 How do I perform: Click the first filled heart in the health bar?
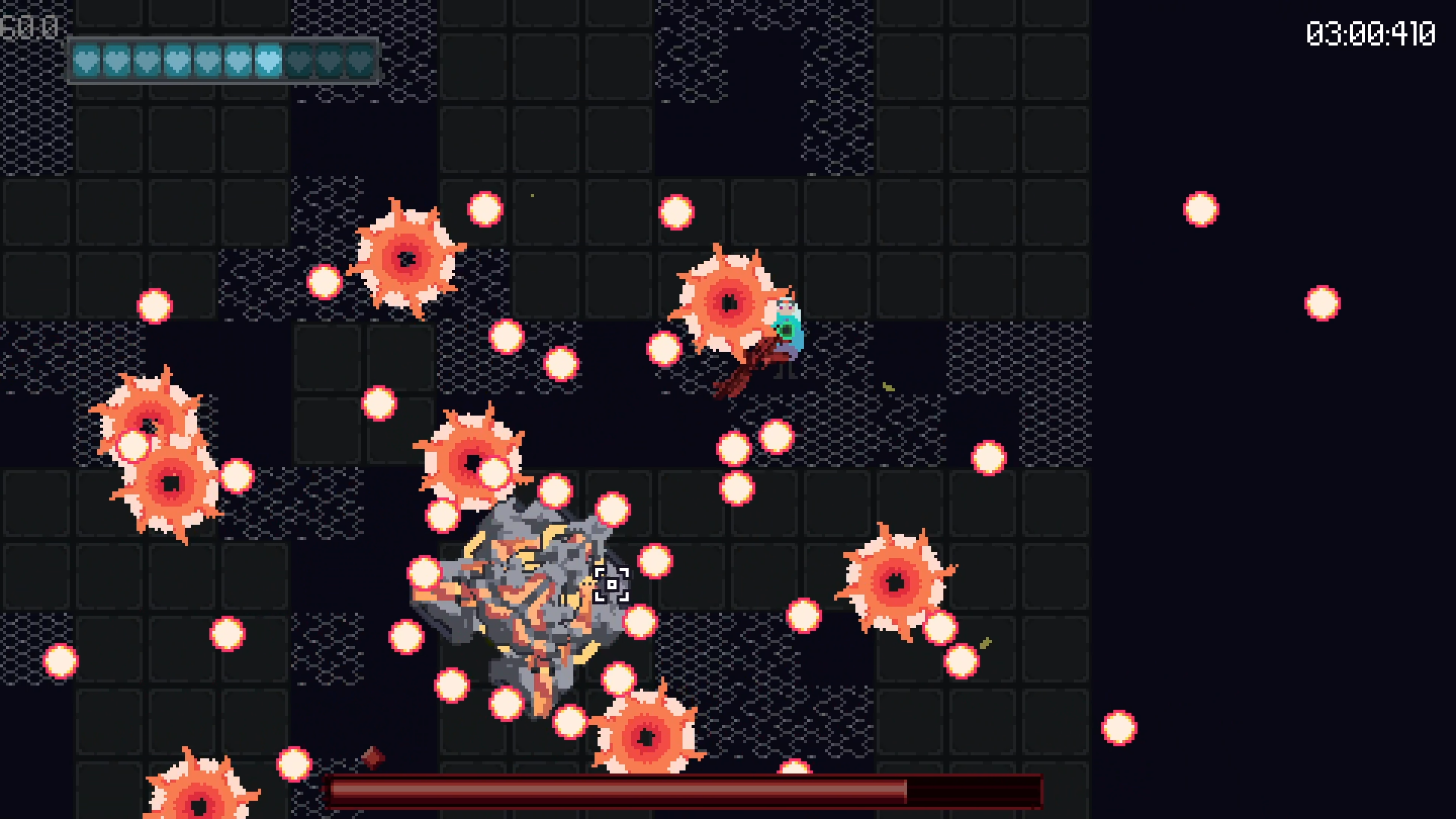(87, 62)
